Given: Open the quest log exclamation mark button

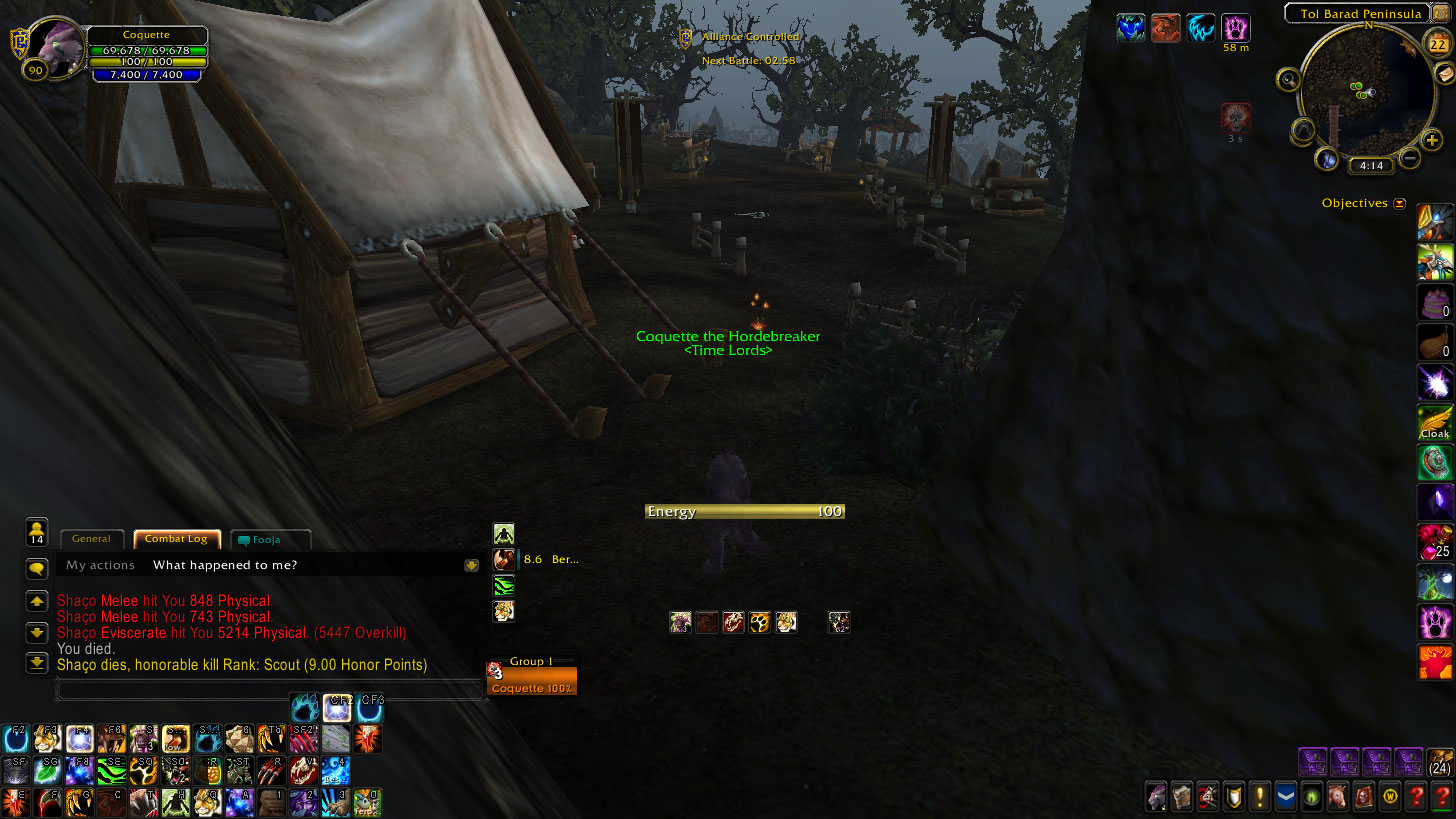Looking at the screenshot, I should coord(1260,797).
